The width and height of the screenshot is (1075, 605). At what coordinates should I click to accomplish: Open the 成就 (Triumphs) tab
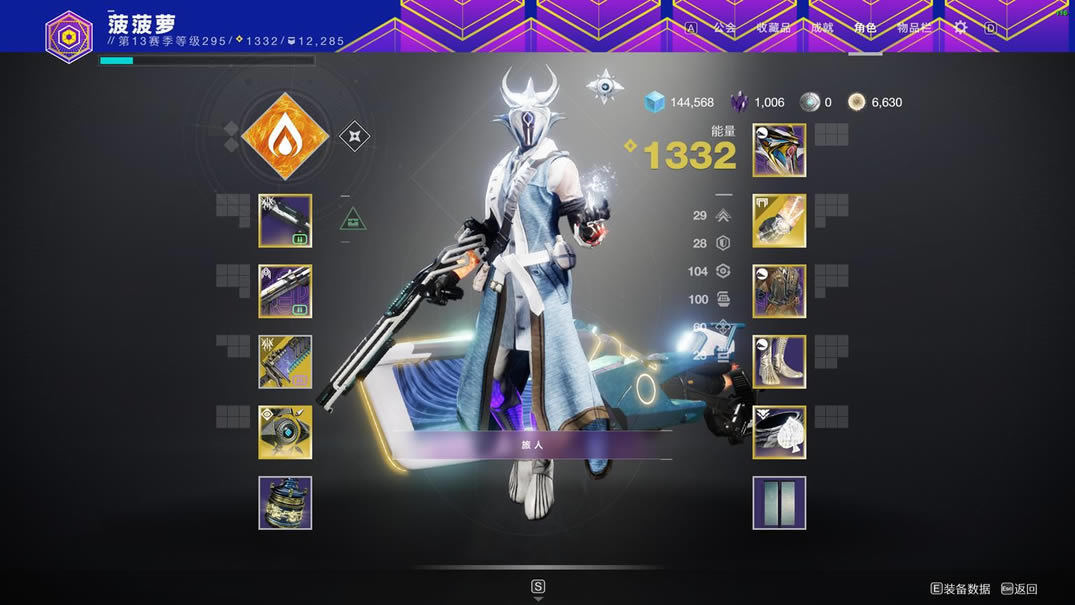tap(821, 28)
